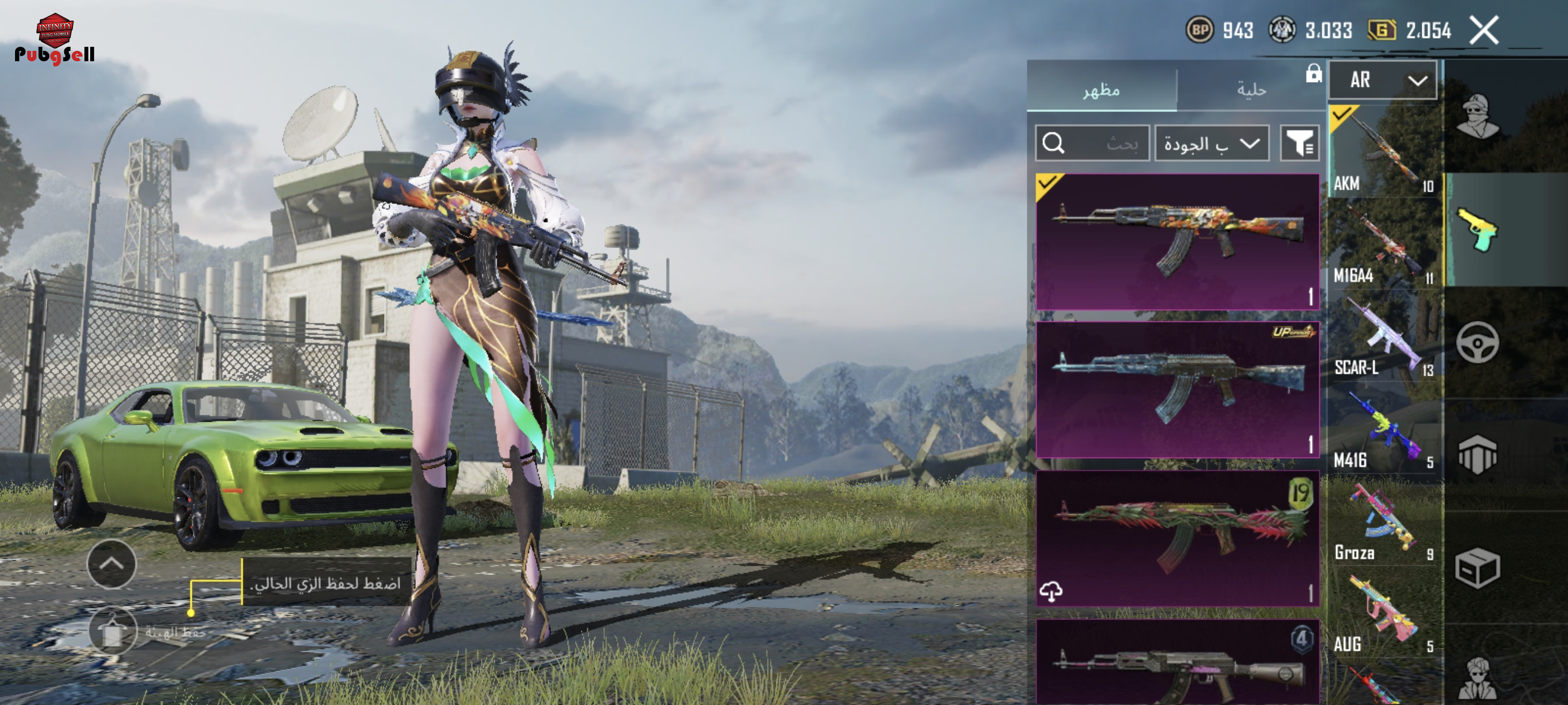Choose the Groza weapon category
This screenshot has width=1568, height=705.
point(1383,521)
